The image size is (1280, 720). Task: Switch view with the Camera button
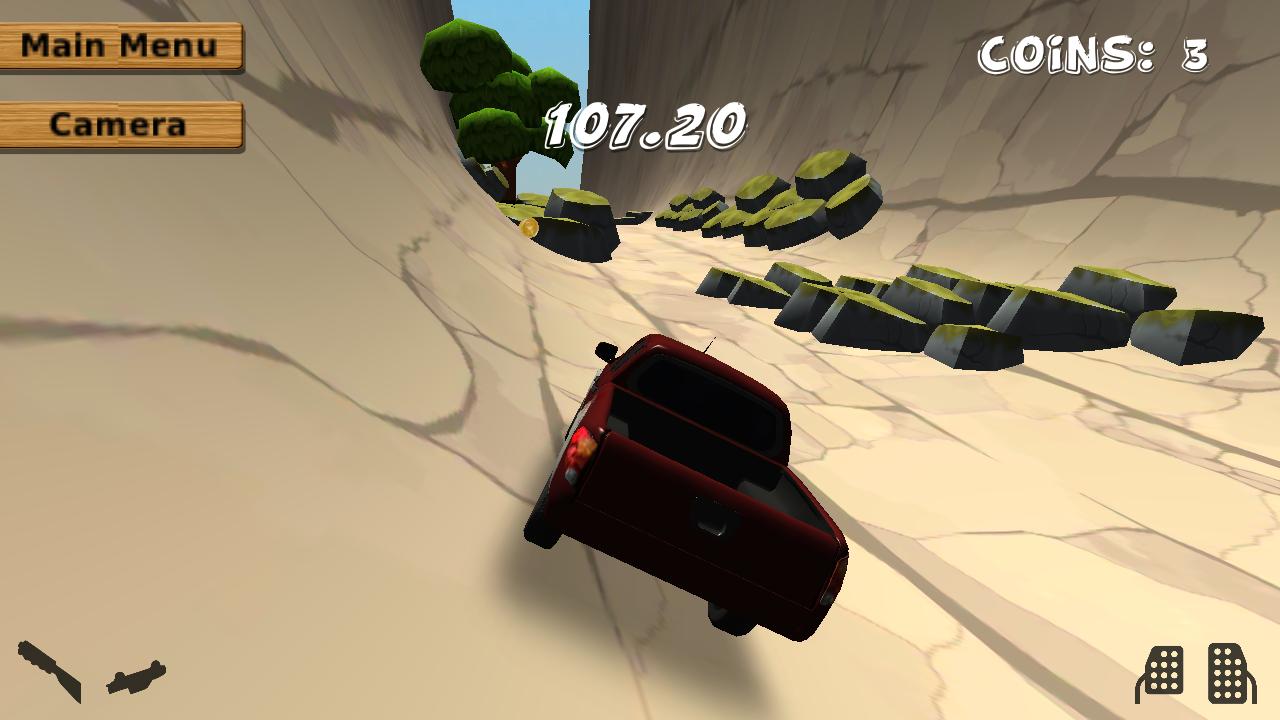coord(120,125)
